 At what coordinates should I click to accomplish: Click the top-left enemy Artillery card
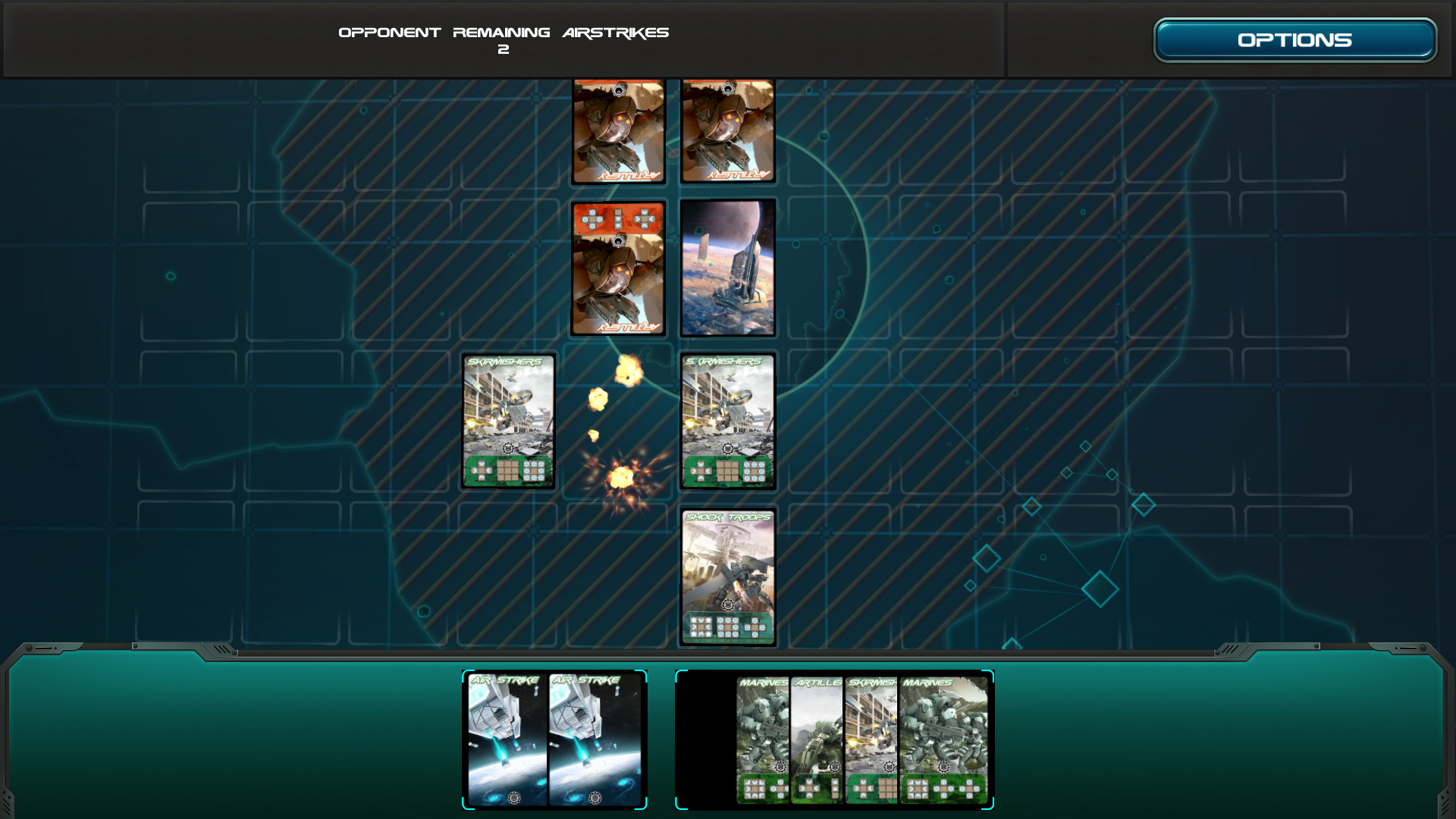click(618, 131)
